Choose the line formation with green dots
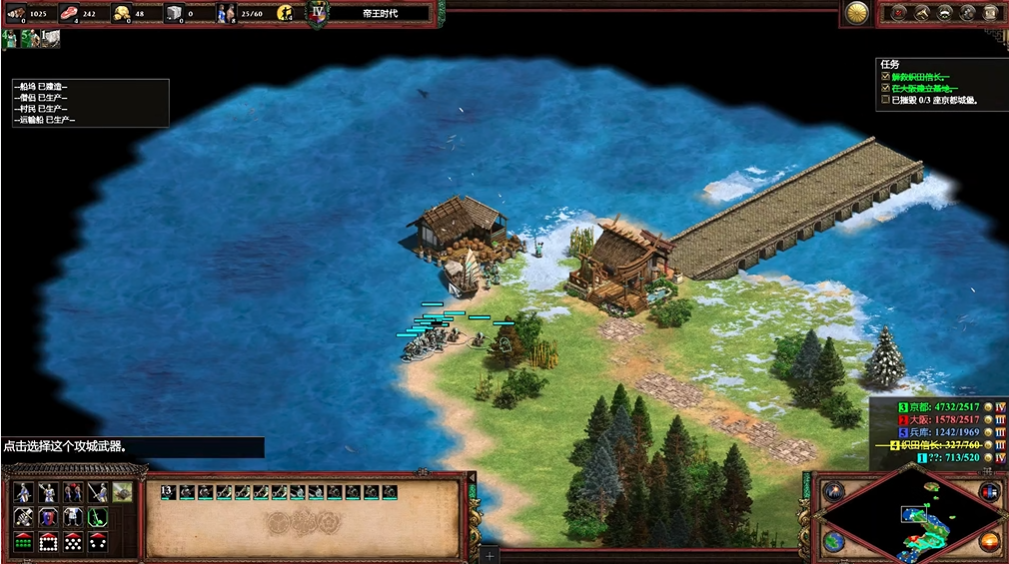1009x564 pixels. pyautogui.click(x=23, y=542)
